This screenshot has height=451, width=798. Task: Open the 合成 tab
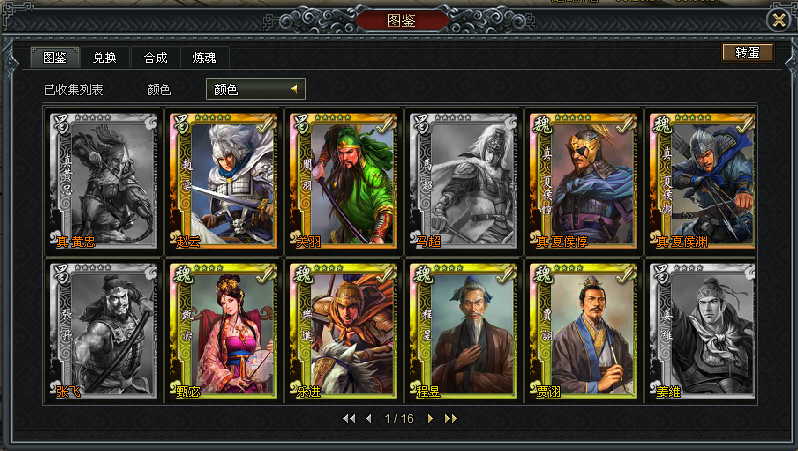pyautogui.click(x=155, y=57)
